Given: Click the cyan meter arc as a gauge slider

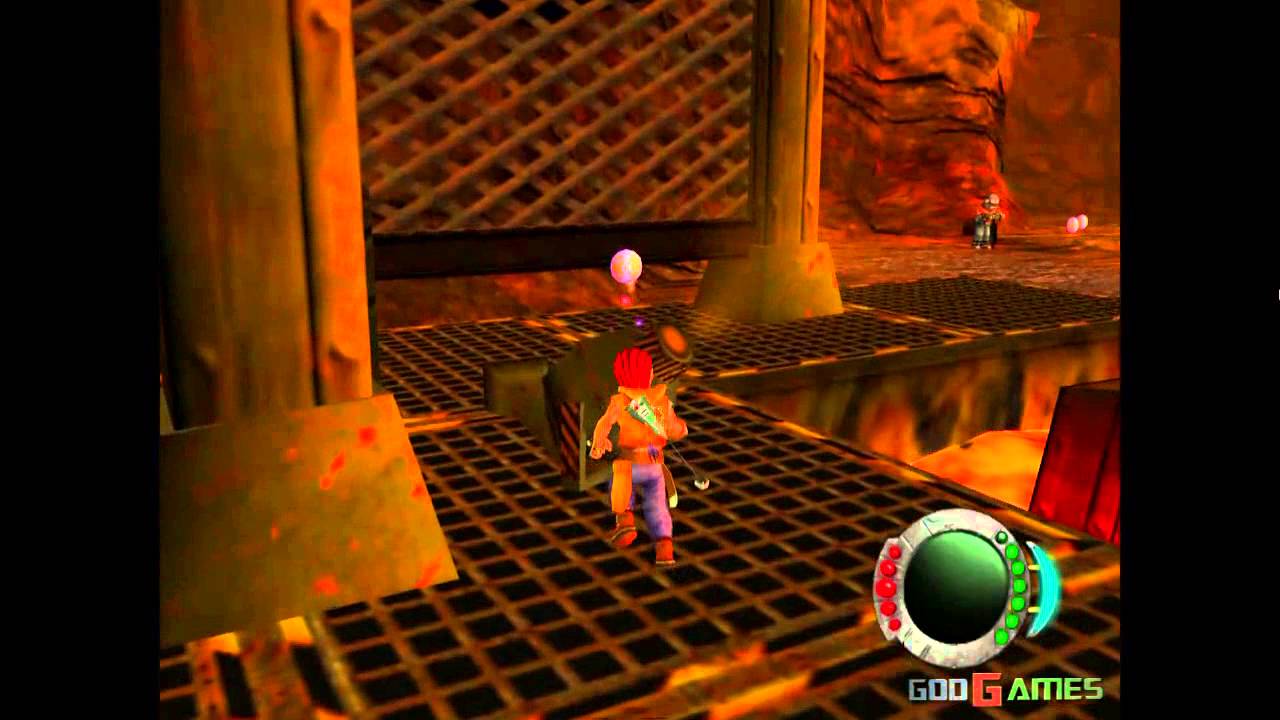Looking at the screenshot, I should coord(1045,590).
